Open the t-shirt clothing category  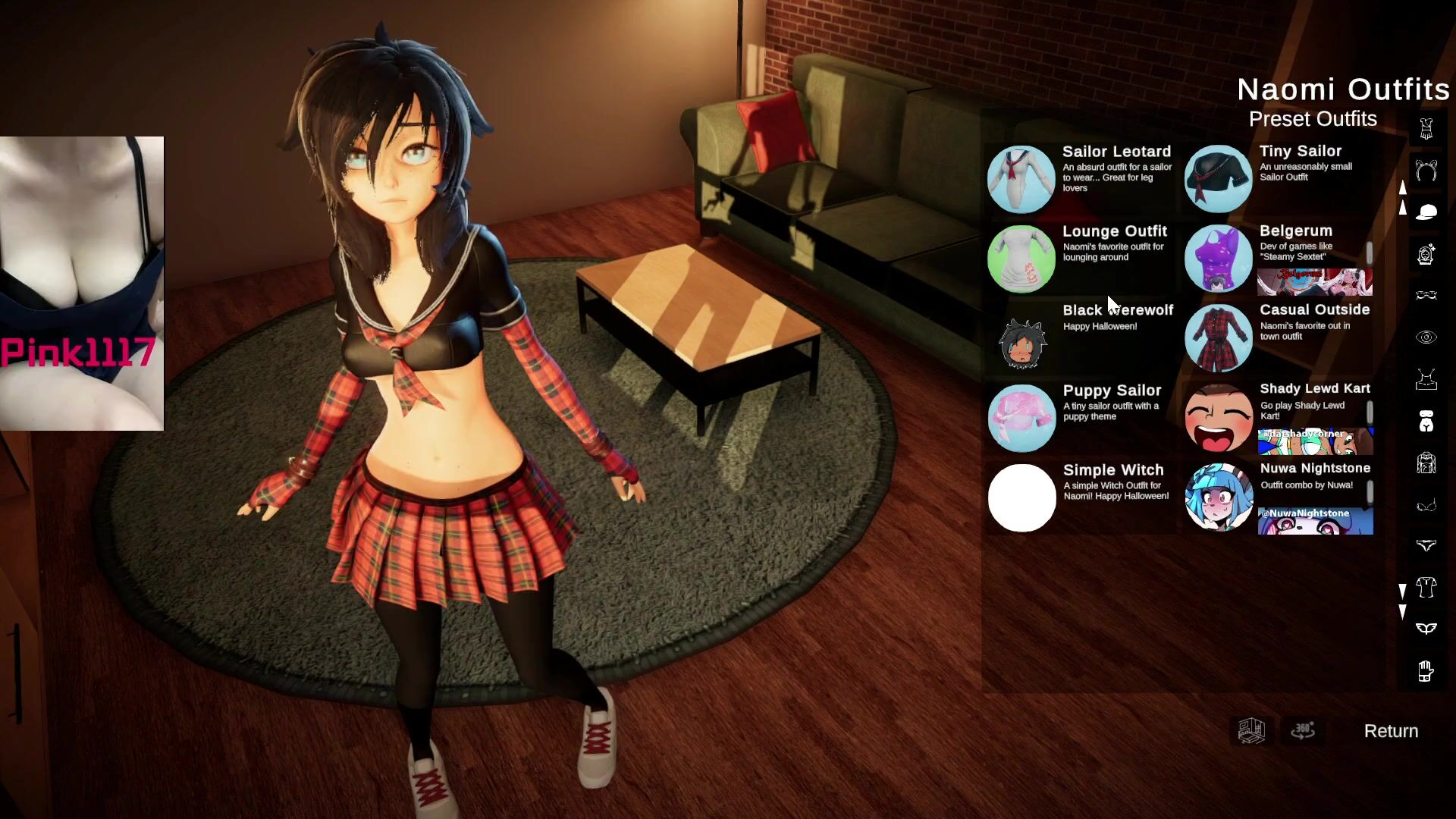tap(1426, 586)
